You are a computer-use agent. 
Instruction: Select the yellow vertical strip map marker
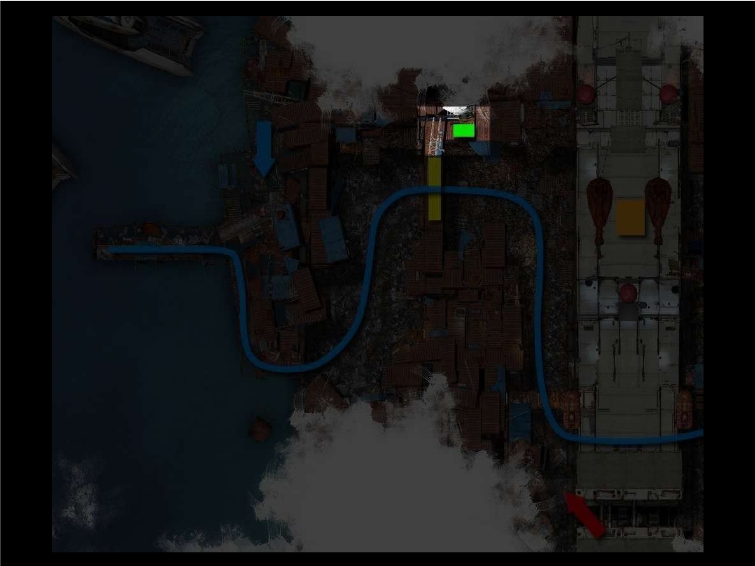click(x=435, y=188)
